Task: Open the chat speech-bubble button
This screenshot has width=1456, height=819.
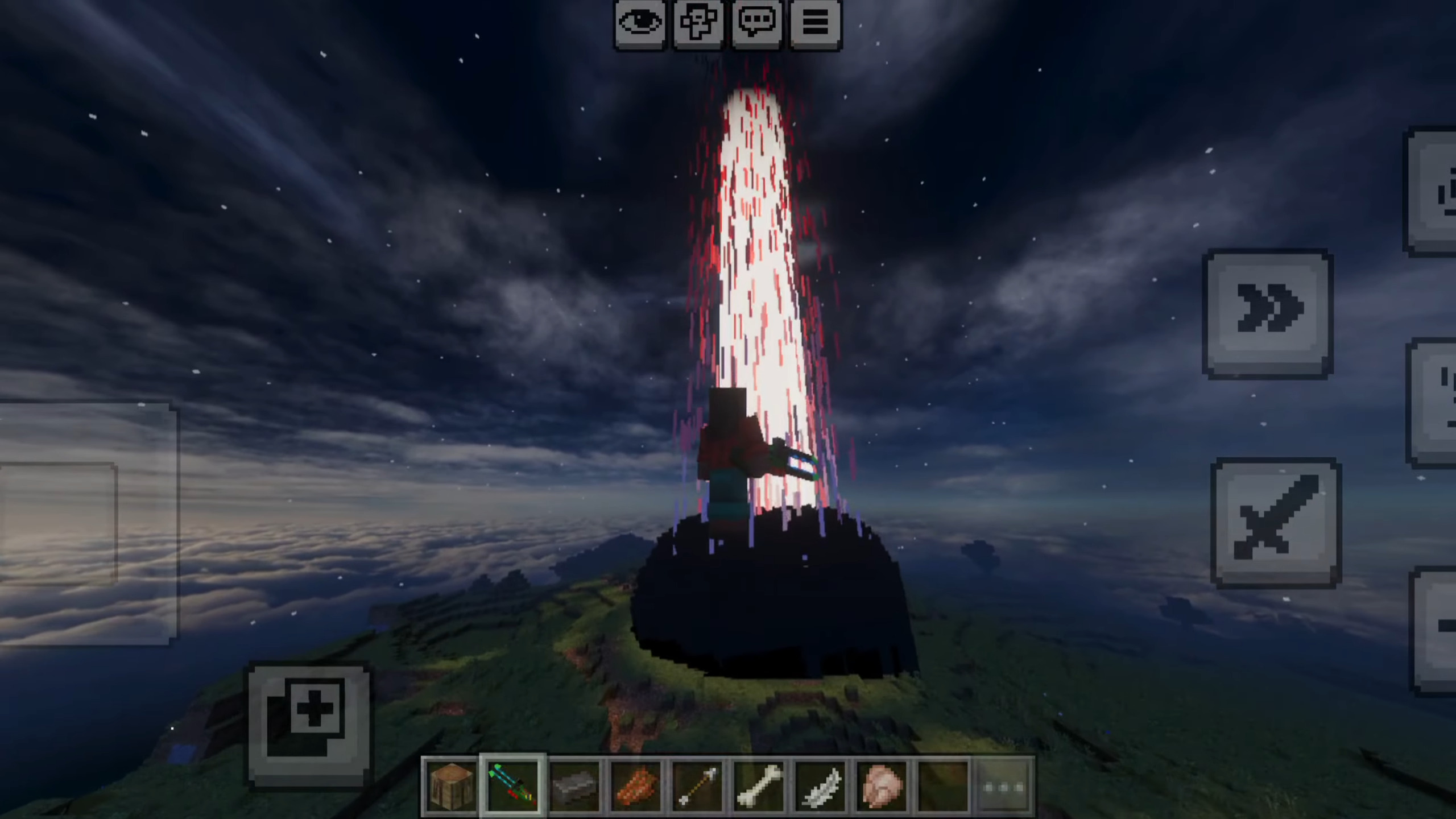Action: pyautogui.click(x=757, y=24)
